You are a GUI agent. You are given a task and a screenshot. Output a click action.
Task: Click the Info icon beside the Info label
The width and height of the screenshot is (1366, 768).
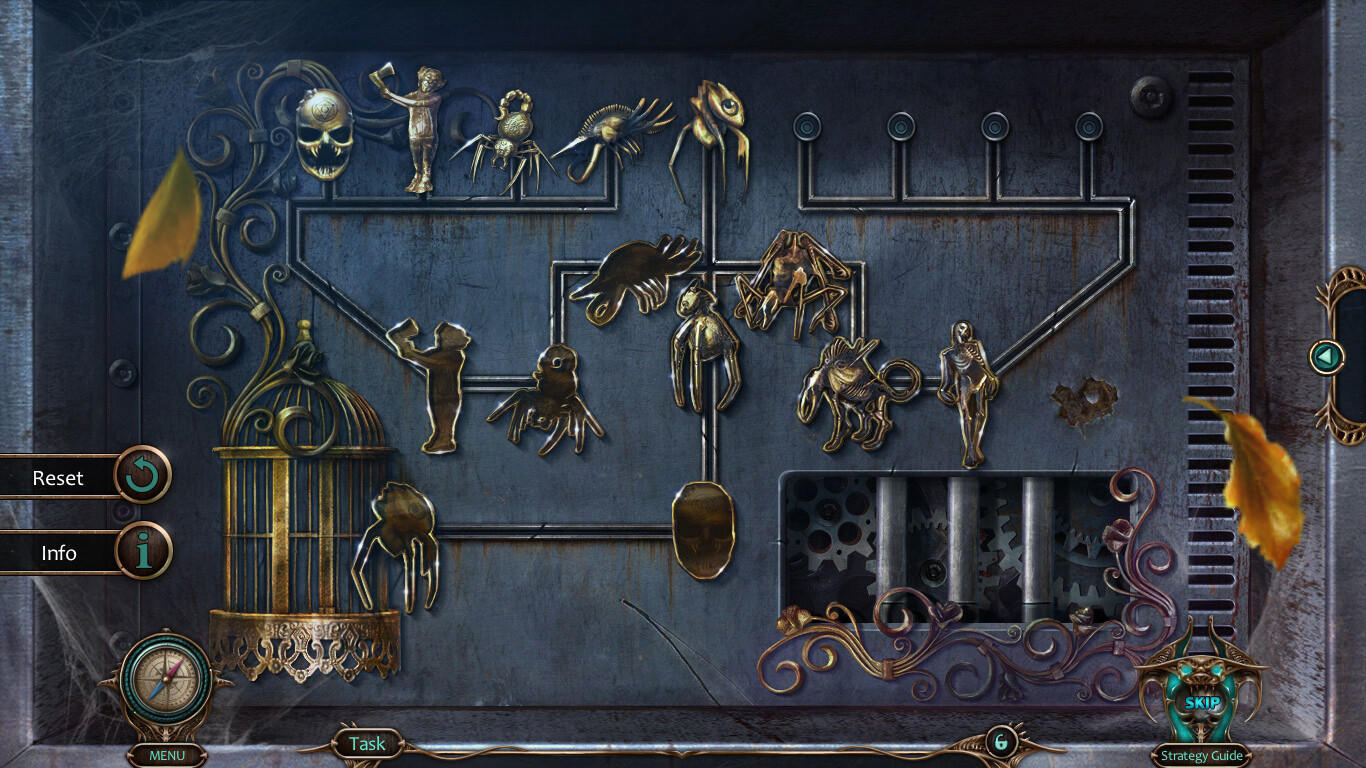point(143,552)
